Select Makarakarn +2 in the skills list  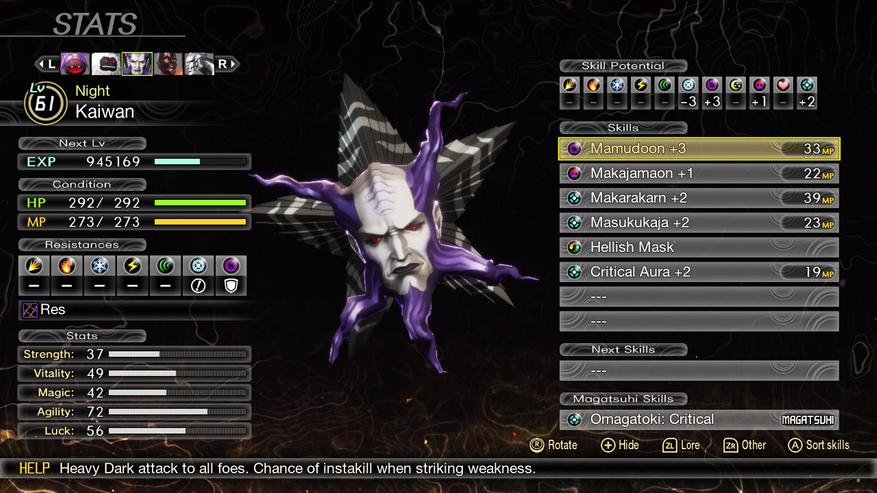pos(698,198)
